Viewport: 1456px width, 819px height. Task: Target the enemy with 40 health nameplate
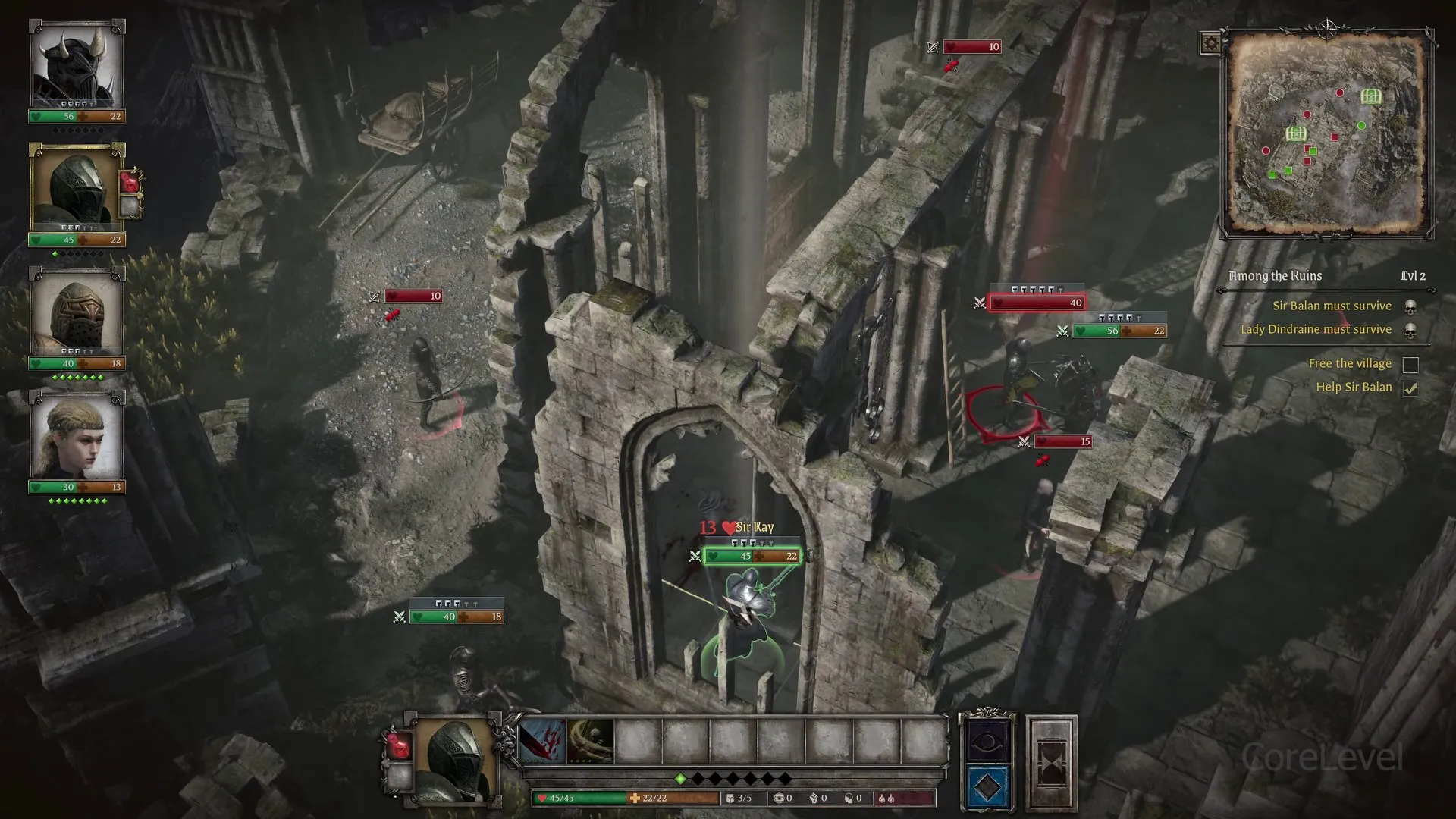coord(1036,303)
